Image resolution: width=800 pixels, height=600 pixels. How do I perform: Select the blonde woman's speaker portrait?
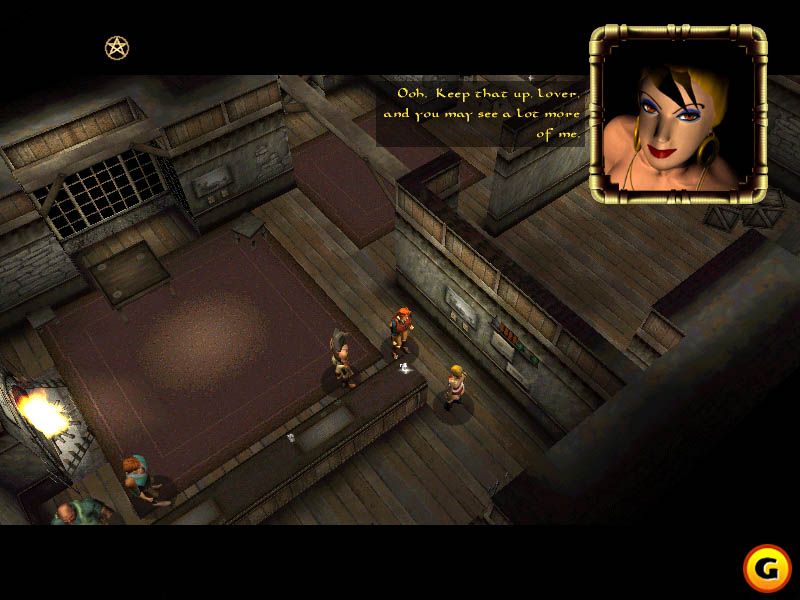[x=677, y=113]
